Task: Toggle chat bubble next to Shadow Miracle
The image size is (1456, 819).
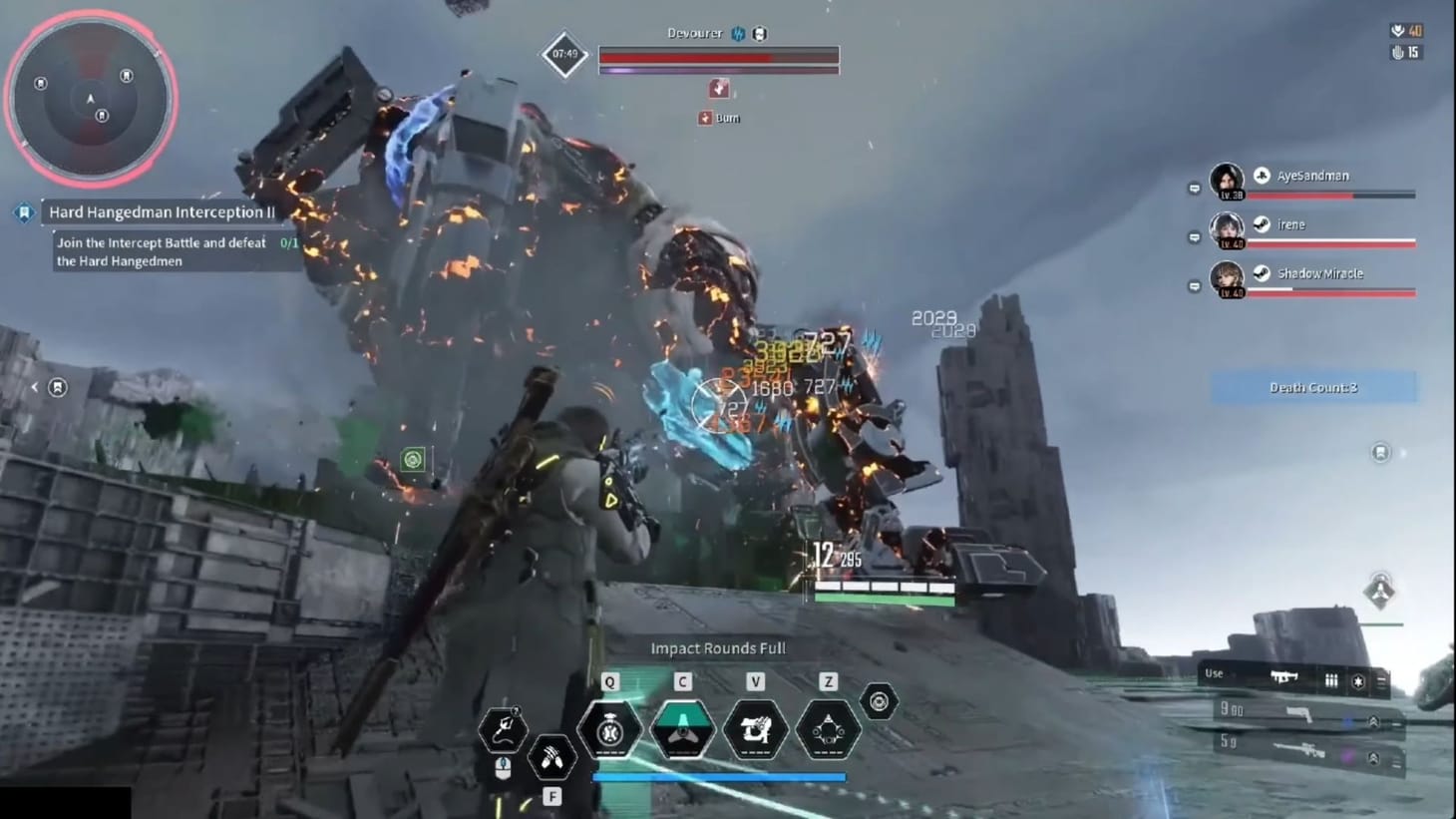Action: tap(1193, 285)
